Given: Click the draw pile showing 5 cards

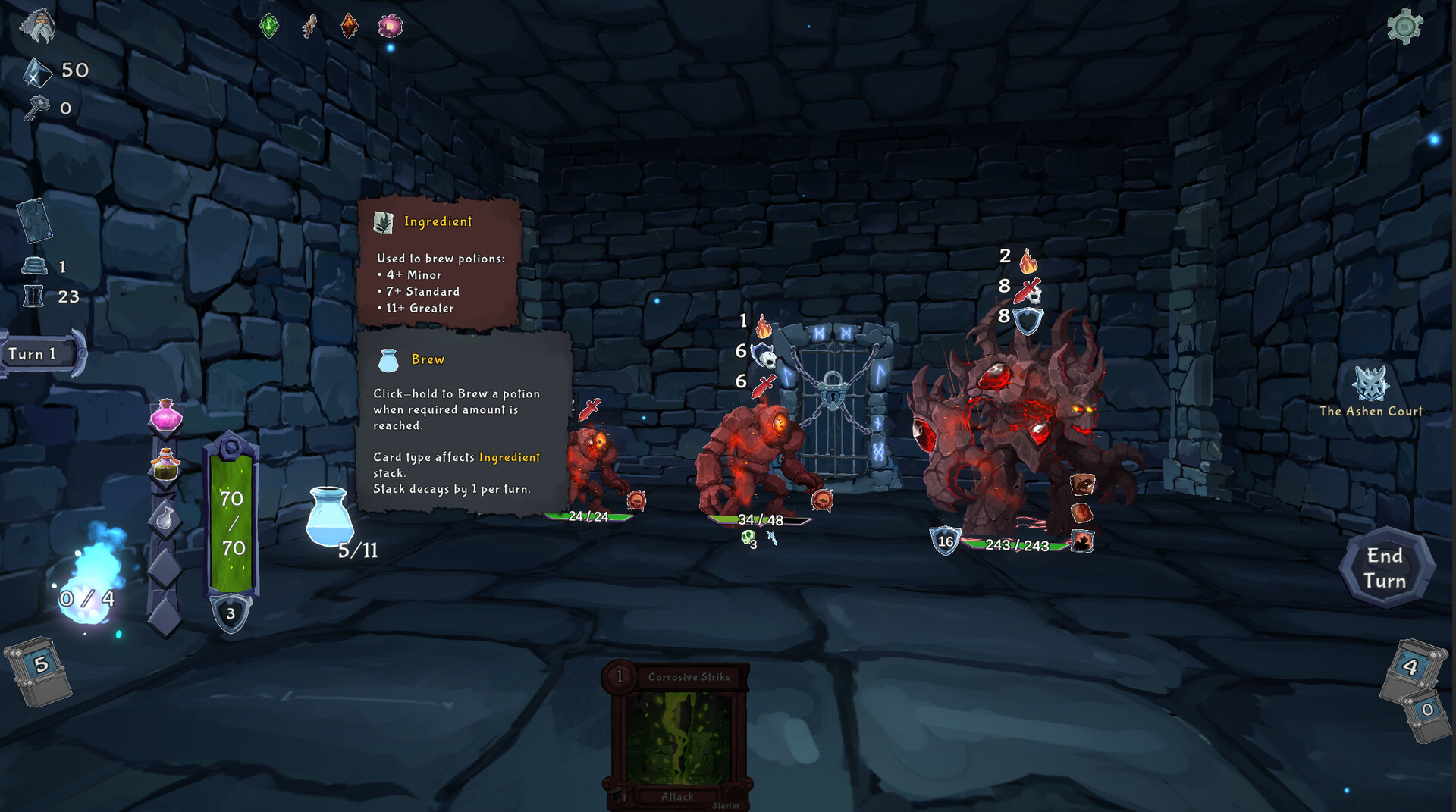Looking at the screenshot, I should tap(39, 667).
